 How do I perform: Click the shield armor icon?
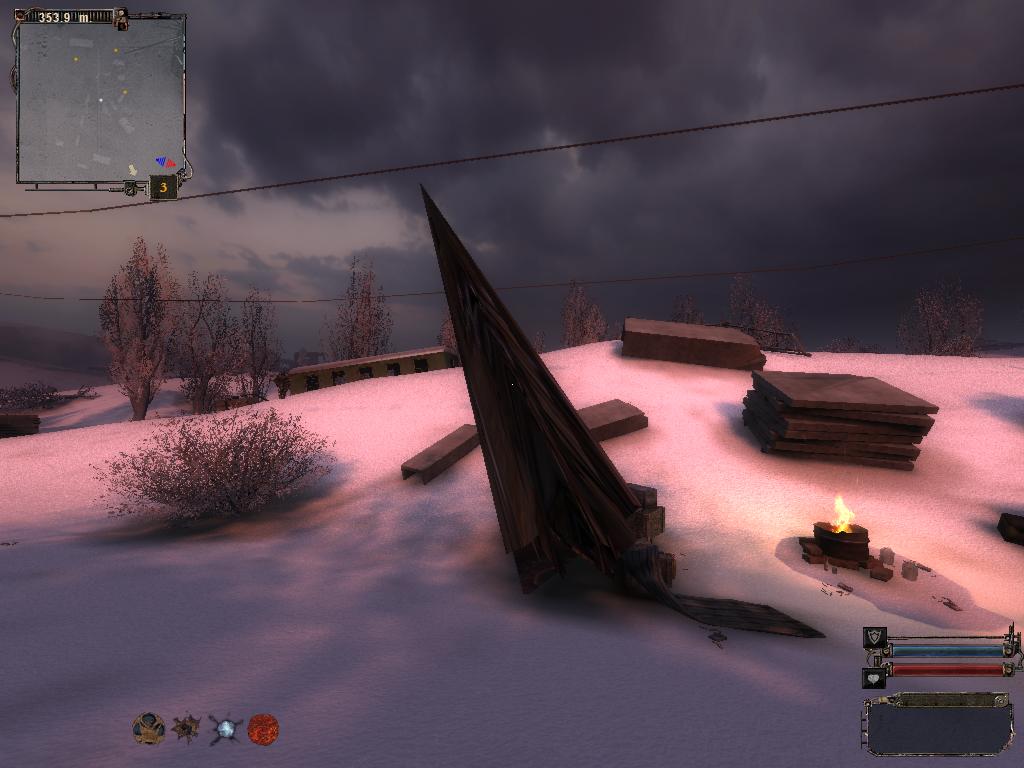coord(874,638)
